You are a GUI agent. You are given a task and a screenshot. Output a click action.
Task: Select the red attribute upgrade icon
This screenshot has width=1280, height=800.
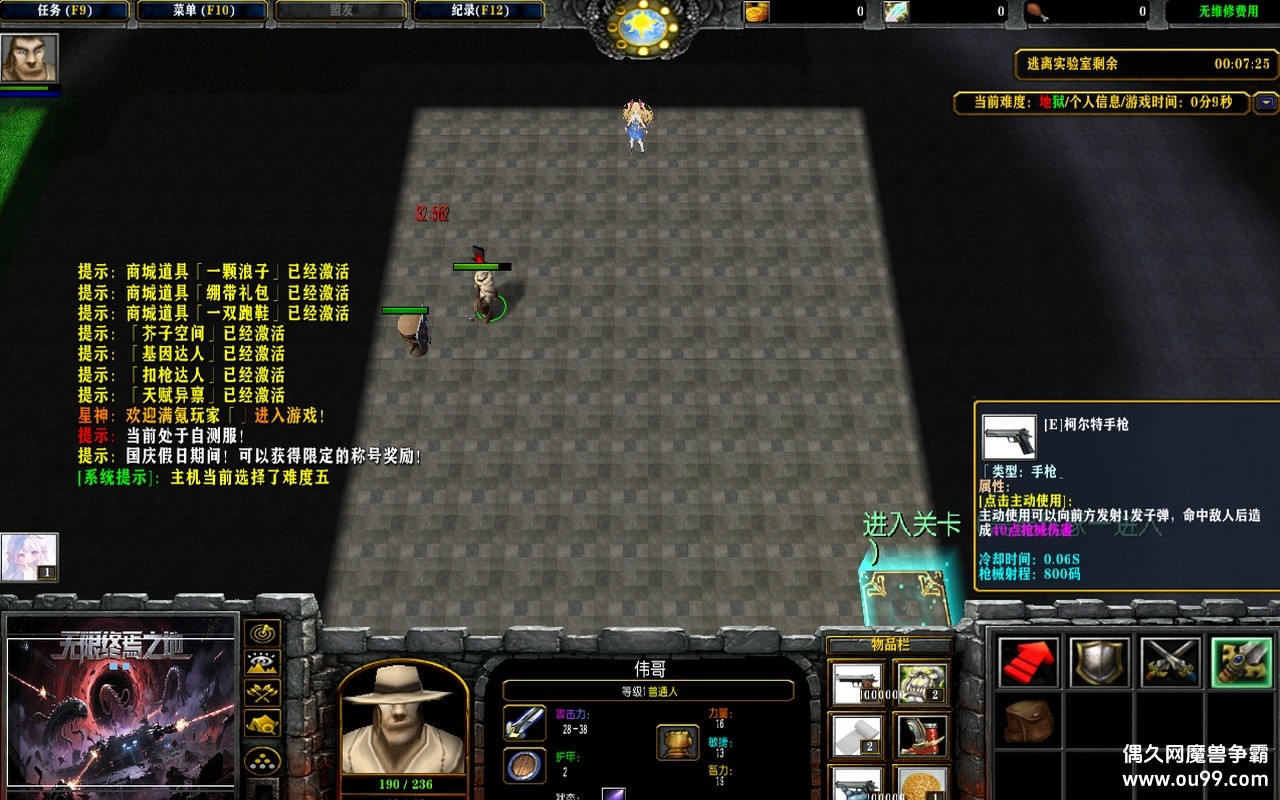(x=1028, y=660)
